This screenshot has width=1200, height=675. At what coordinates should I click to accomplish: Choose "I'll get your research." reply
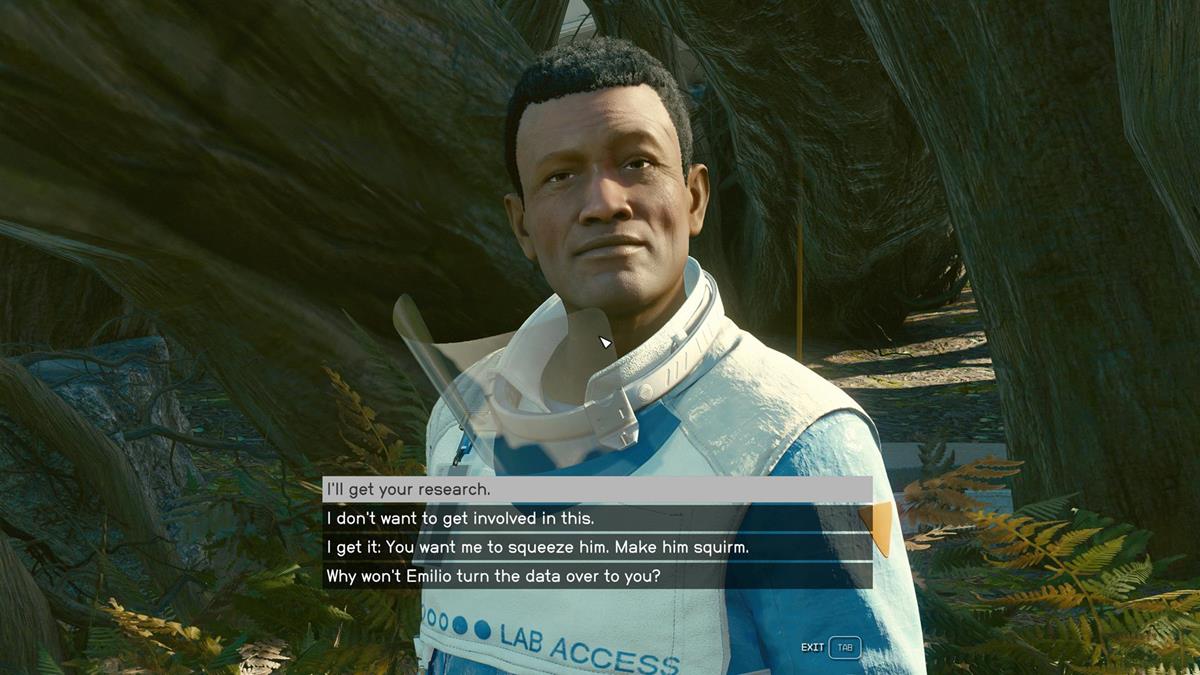(x=597, y=489)
